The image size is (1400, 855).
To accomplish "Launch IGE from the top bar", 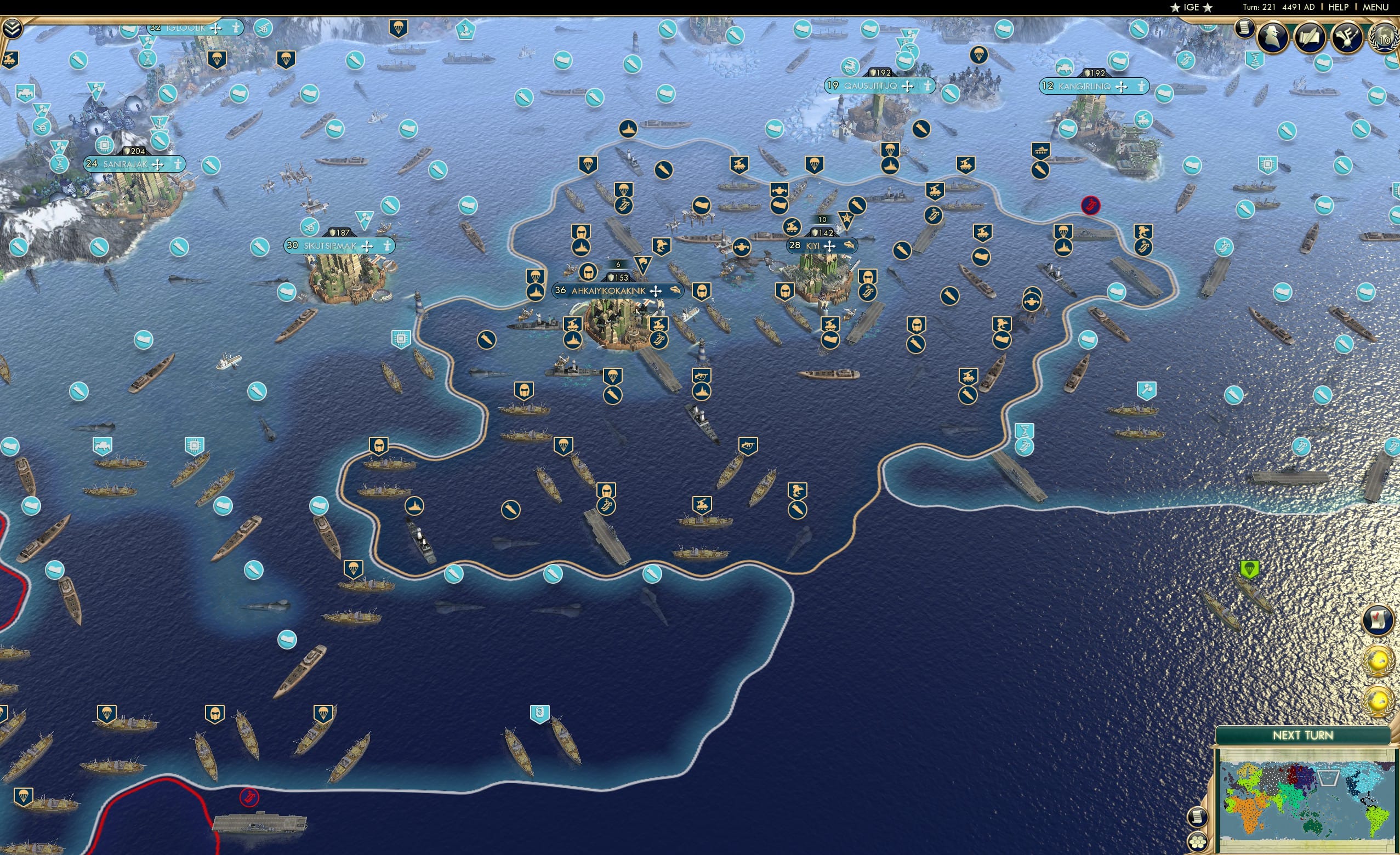I will [1192, 7].
